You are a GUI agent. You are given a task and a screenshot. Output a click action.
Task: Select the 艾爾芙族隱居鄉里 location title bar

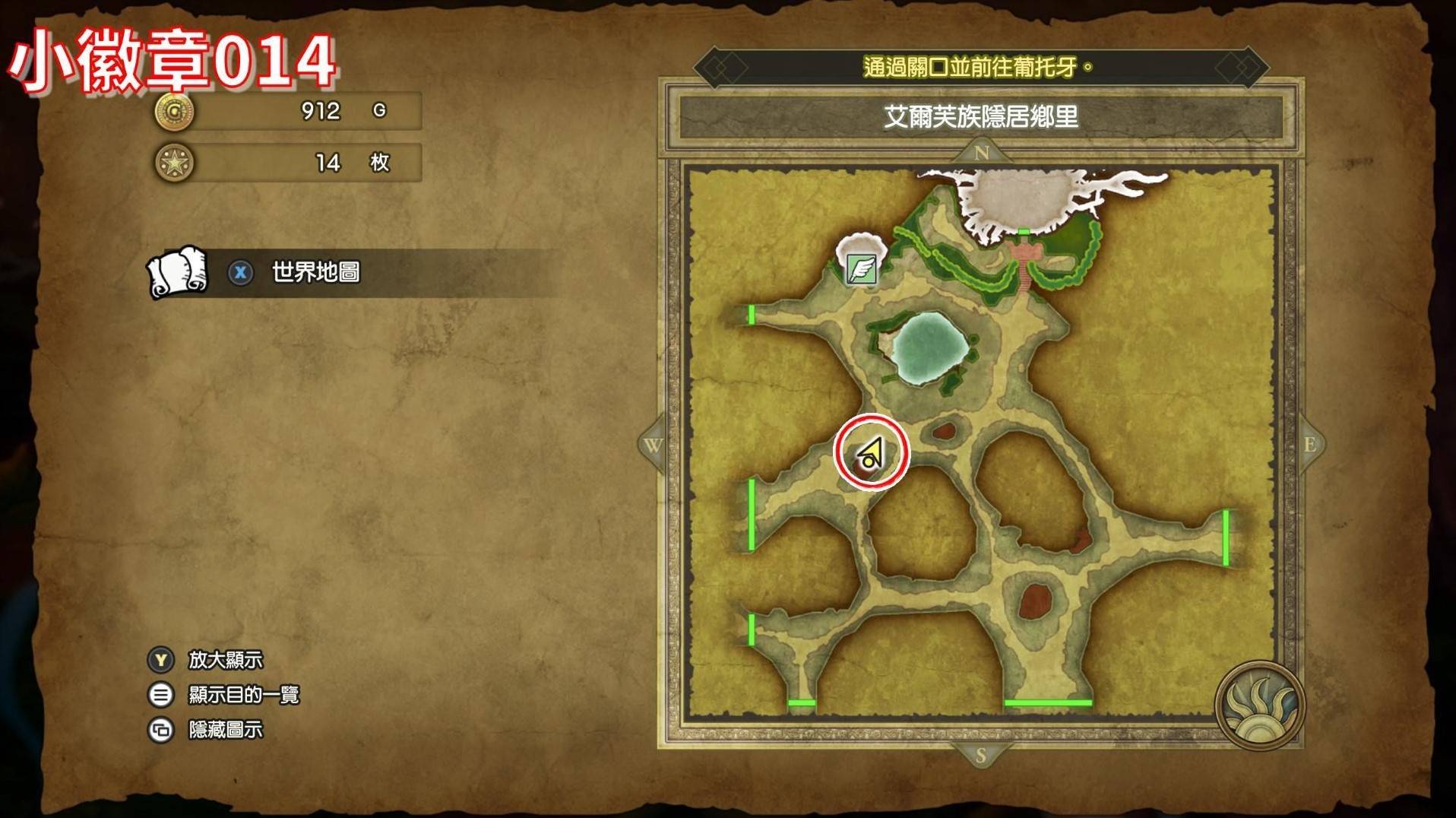pos(980,117)
